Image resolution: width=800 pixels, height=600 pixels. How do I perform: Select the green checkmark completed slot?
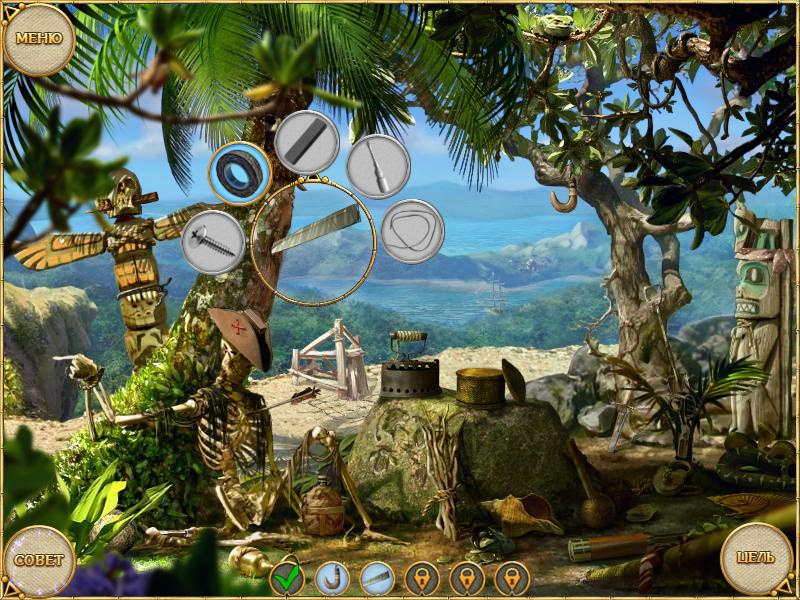pos(286,578)
